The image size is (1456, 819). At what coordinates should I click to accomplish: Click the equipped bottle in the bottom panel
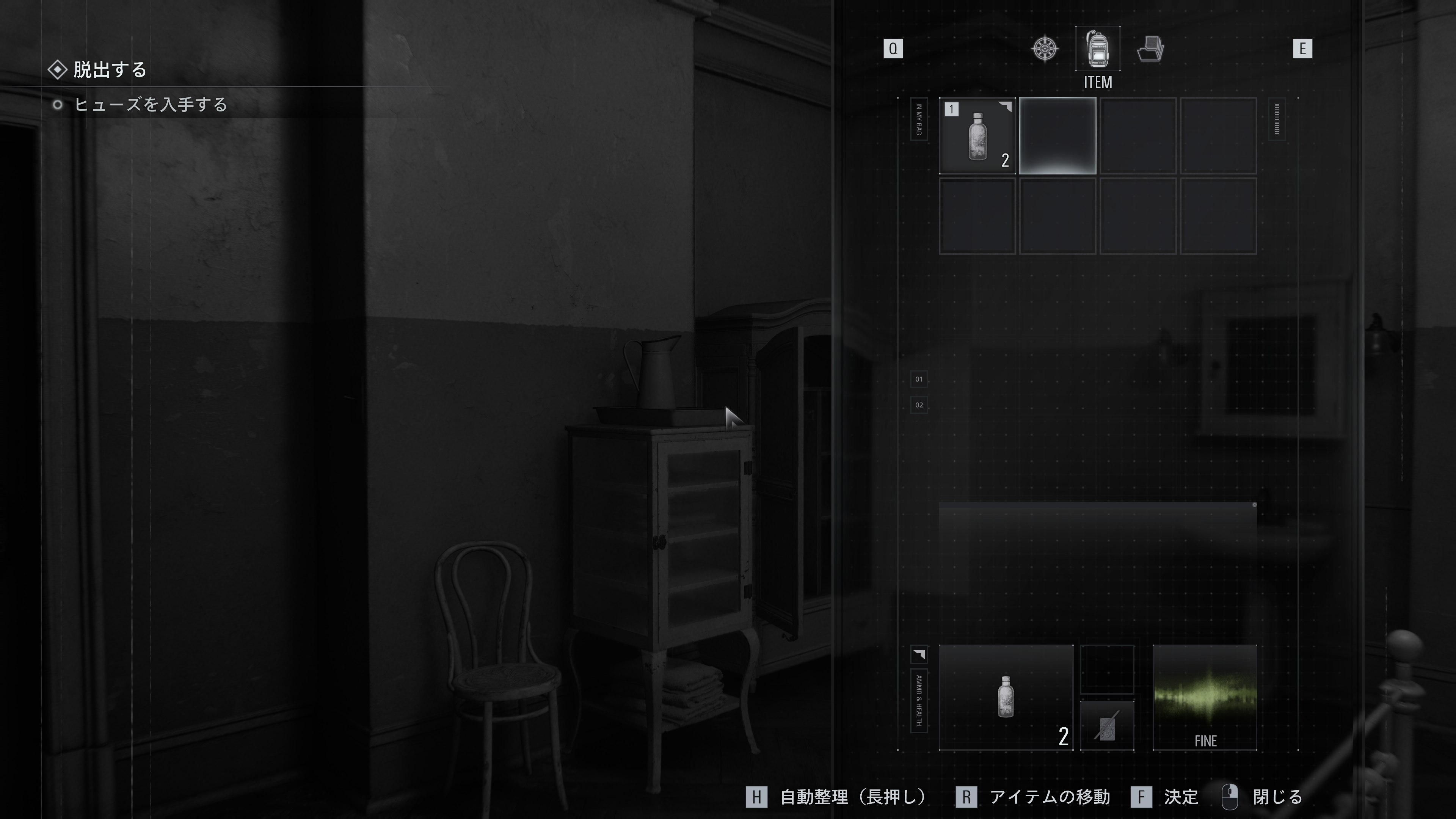[1006, 697]
